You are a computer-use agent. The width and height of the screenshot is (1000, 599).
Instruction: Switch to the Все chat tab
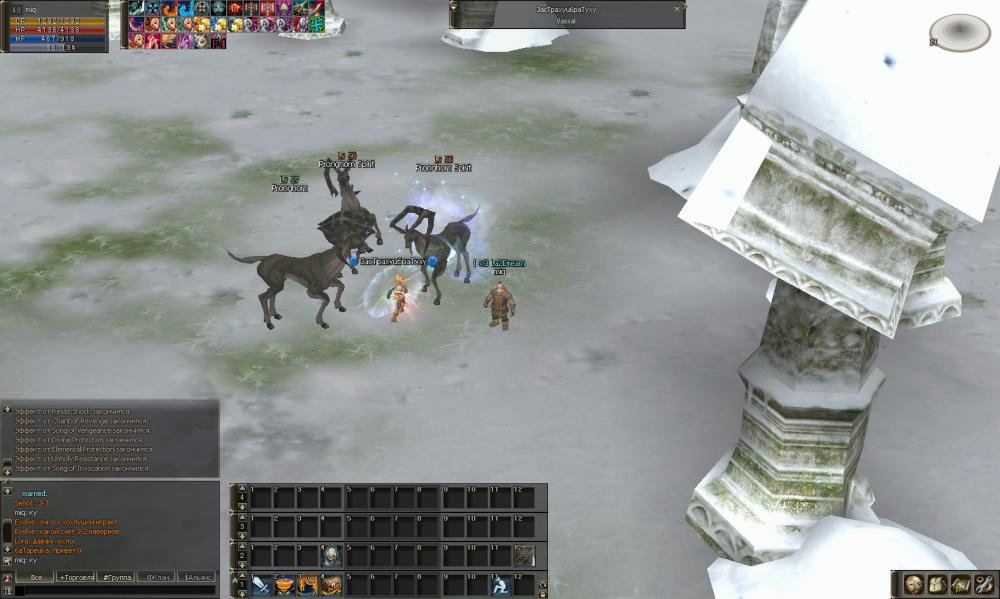[x=36, y=578]
